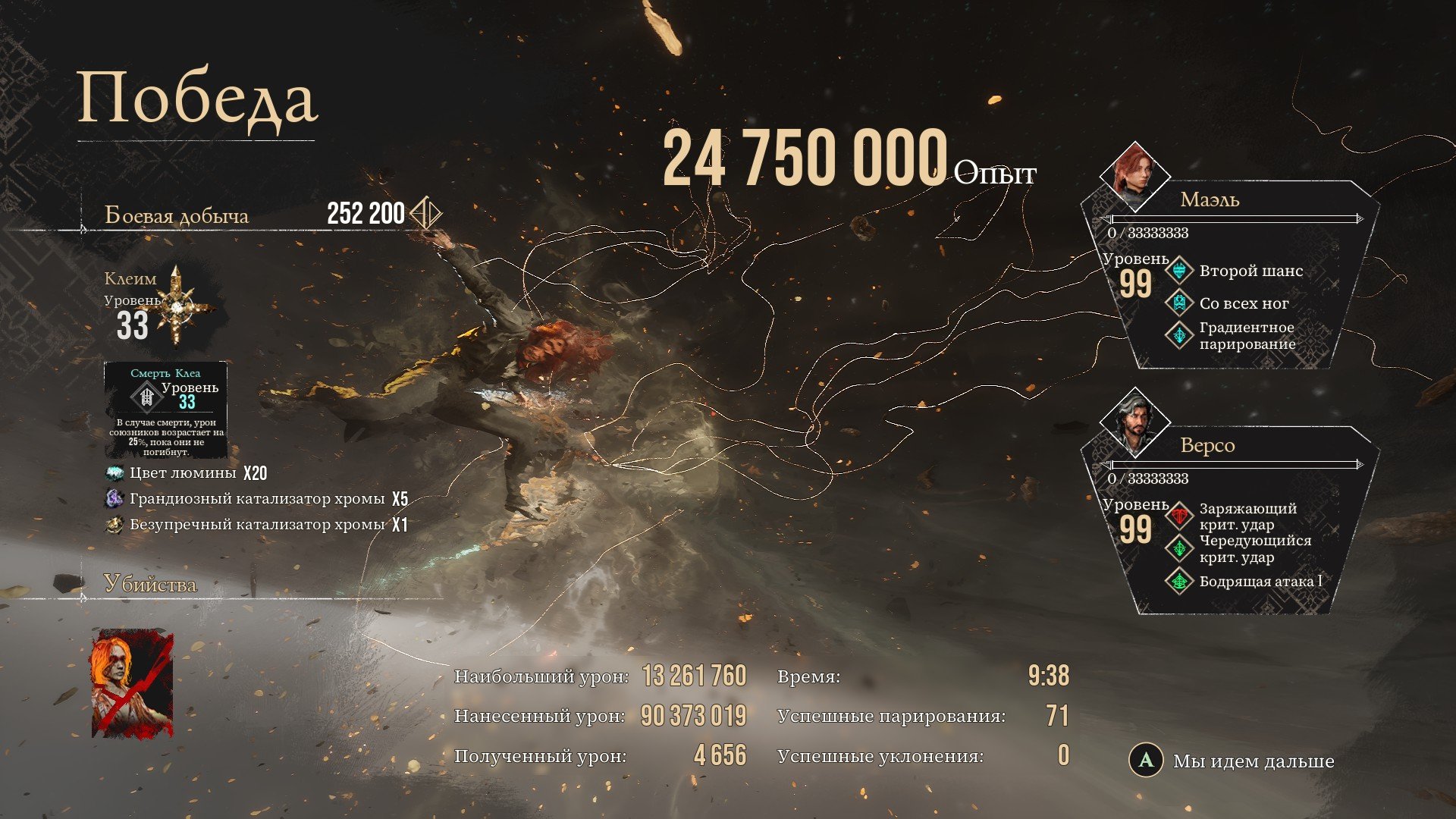Screen dimensions: 1456x819
Task: Choose the Градиентное парирование skill icon
Action: coord(1179,335)
